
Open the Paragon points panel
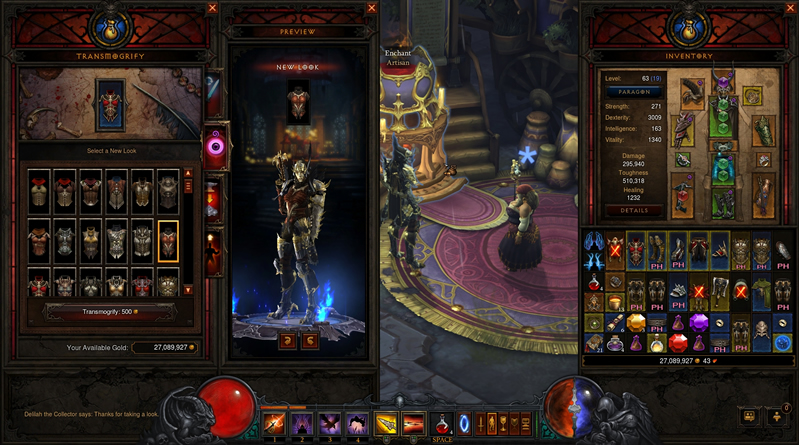pos(634,90)
